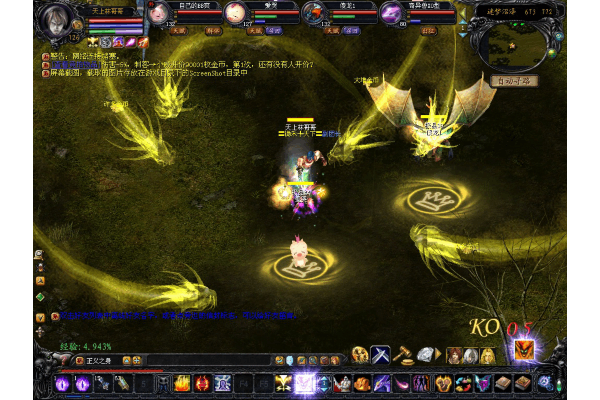Screen dimensions: 600x400
Task: Use the golden winged skill icon
Action: (x=284, y=382)
